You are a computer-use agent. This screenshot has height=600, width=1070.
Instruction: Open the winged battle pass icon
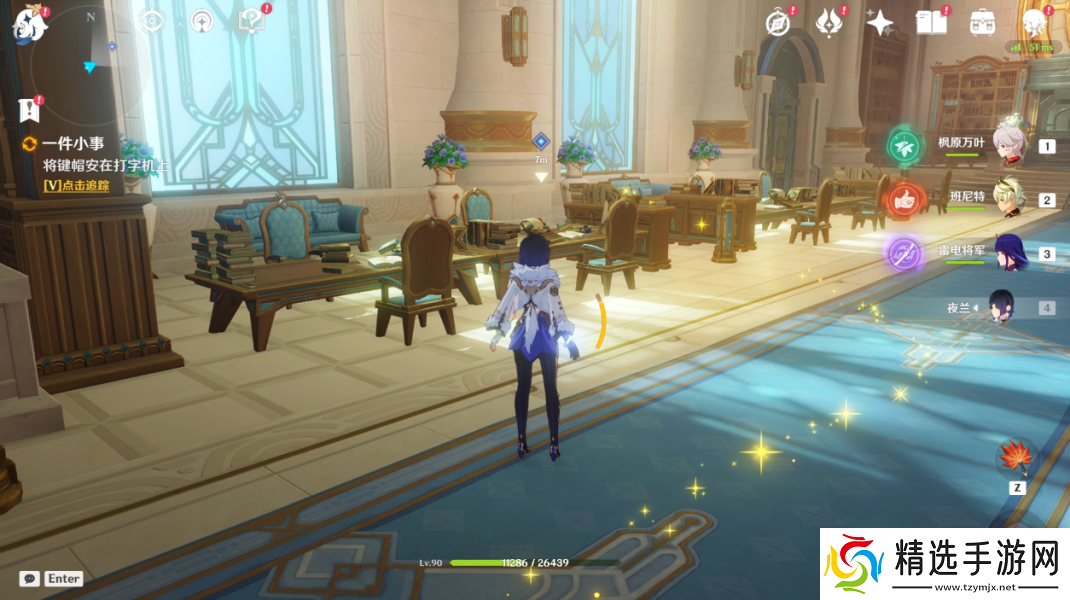829,22
